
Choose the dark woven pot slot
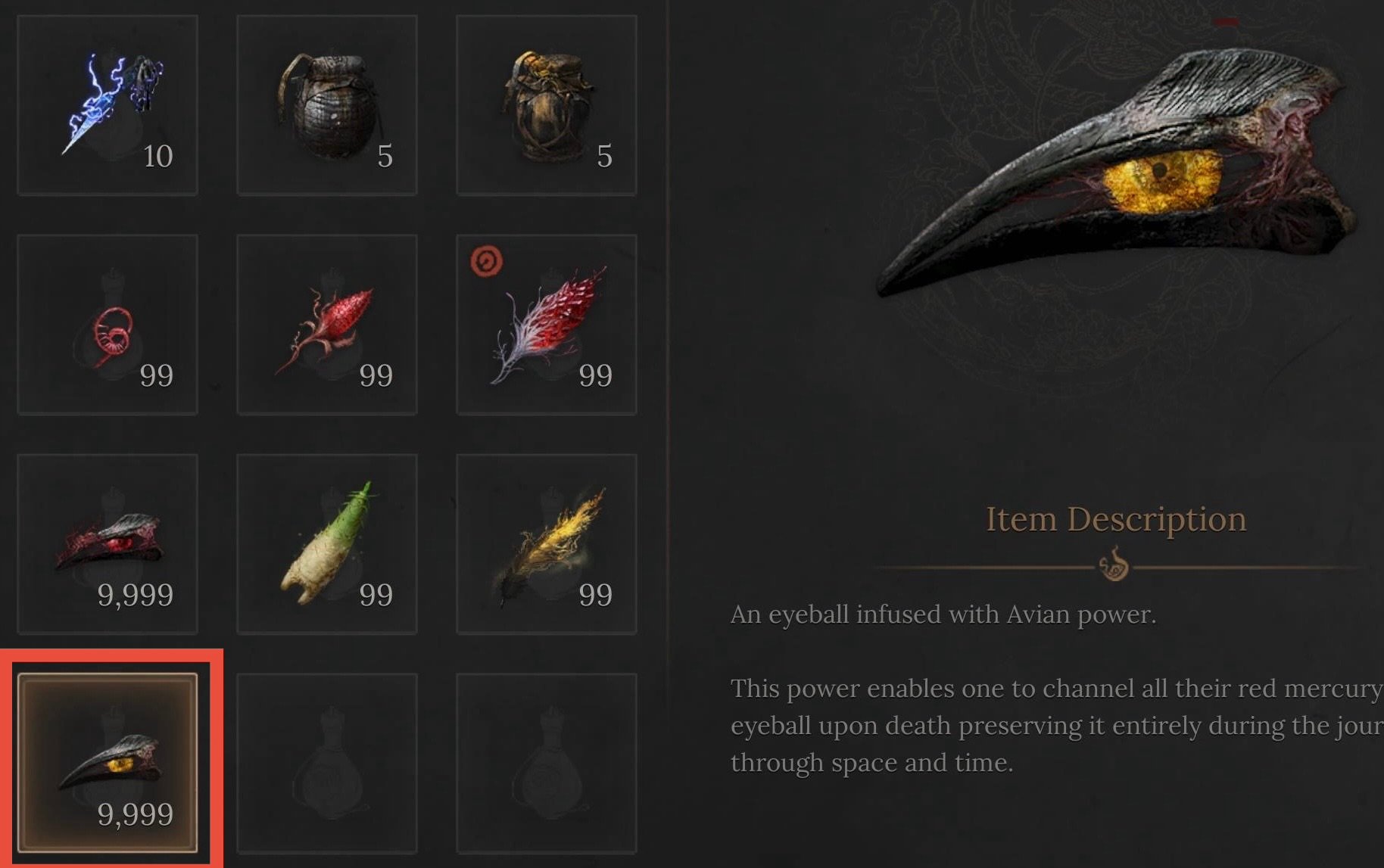(x=327, y=105)
